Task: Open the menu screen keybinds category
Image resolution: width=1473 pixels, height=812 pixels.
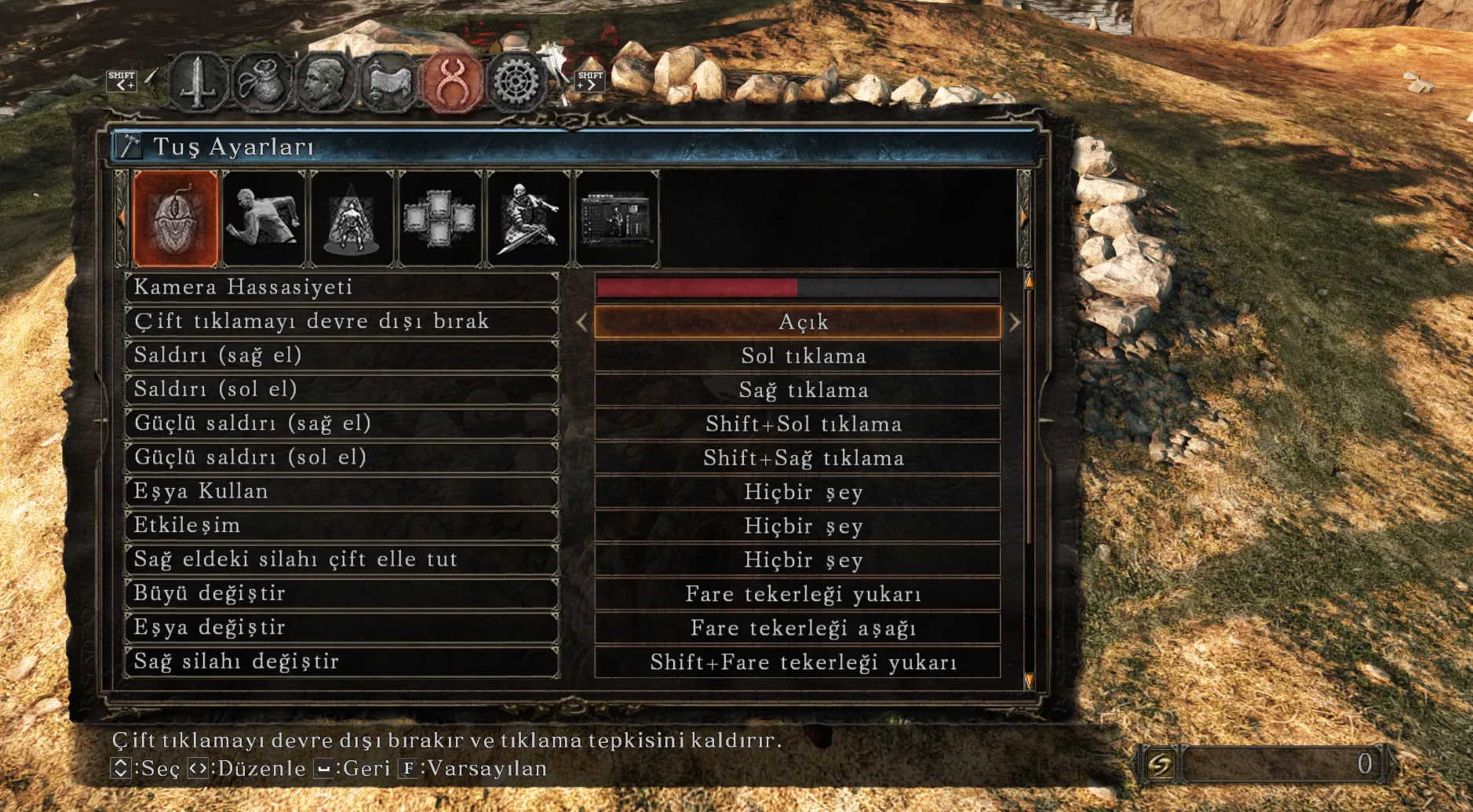Action: (x=617, y=219)
